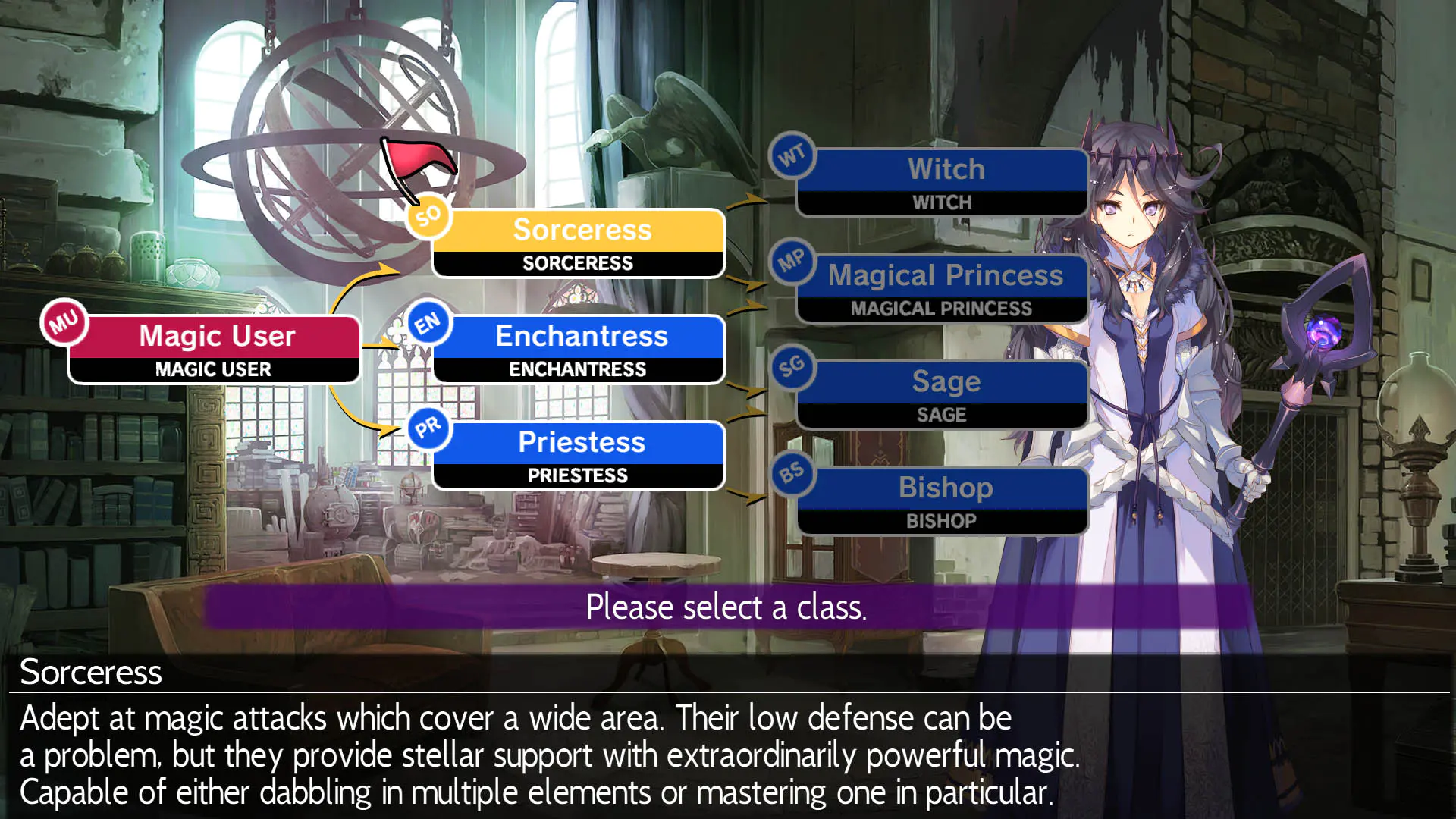Select the Magic User base class bar
The width and height of the screenshot is (1456, 819).
213,349
